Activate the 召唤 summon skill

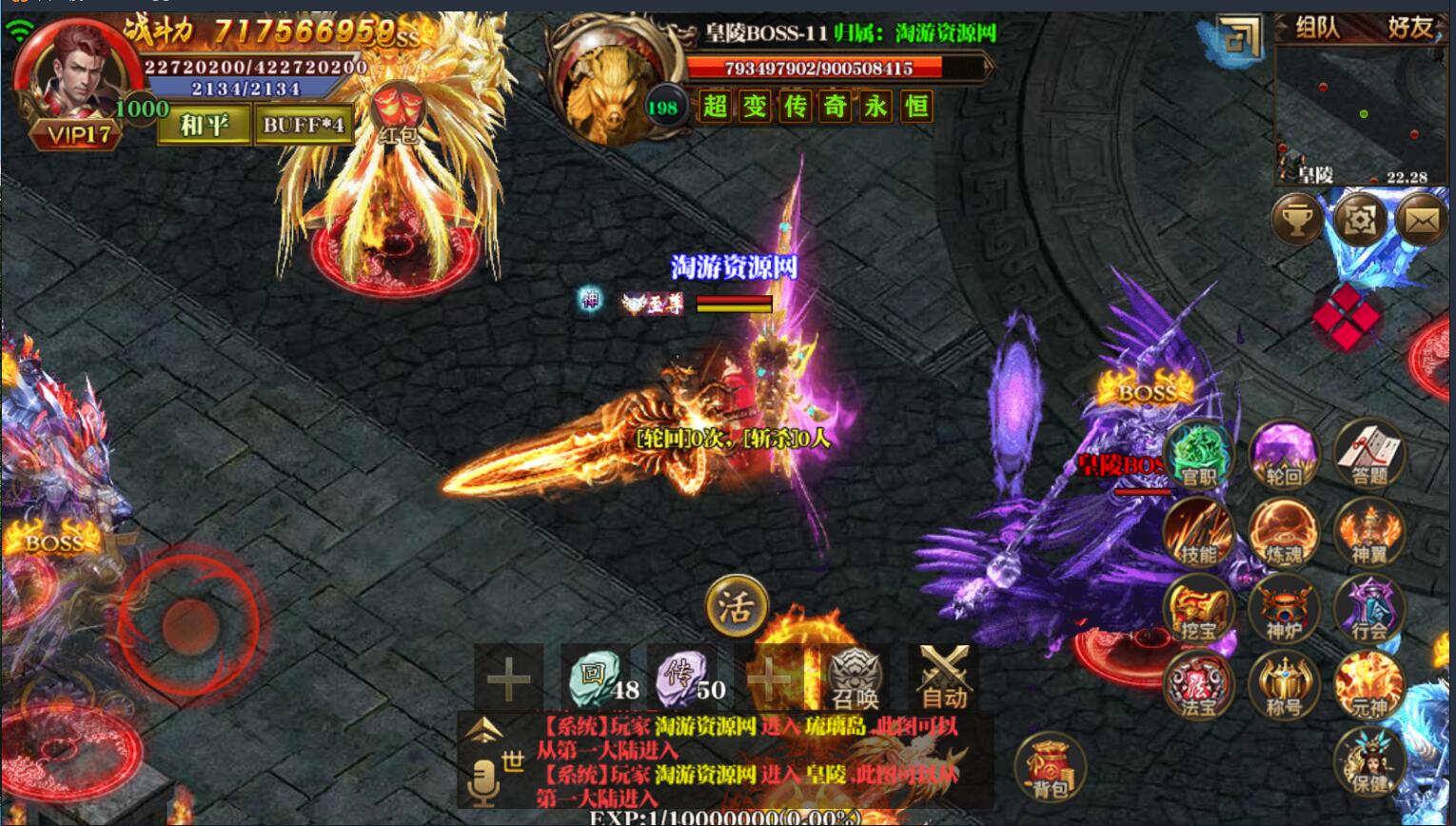point(855,678)
